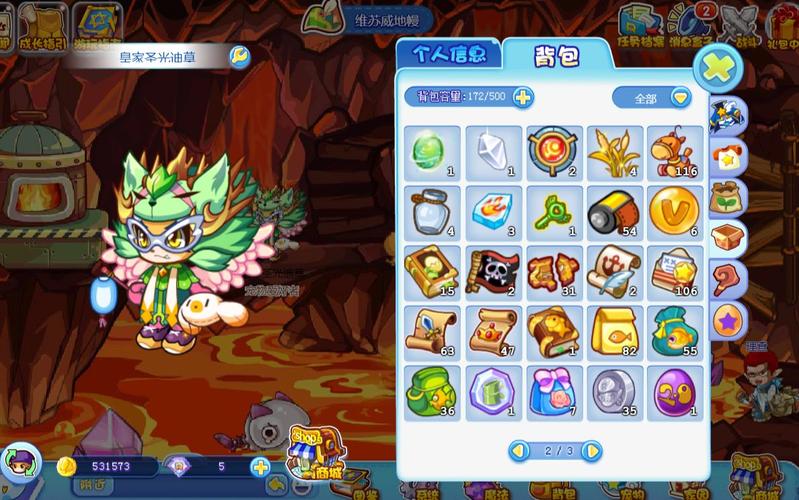Expand backpack capacity with the plus button
The width and height of the screenshot is (799, 500).
(x=523, y=97)
